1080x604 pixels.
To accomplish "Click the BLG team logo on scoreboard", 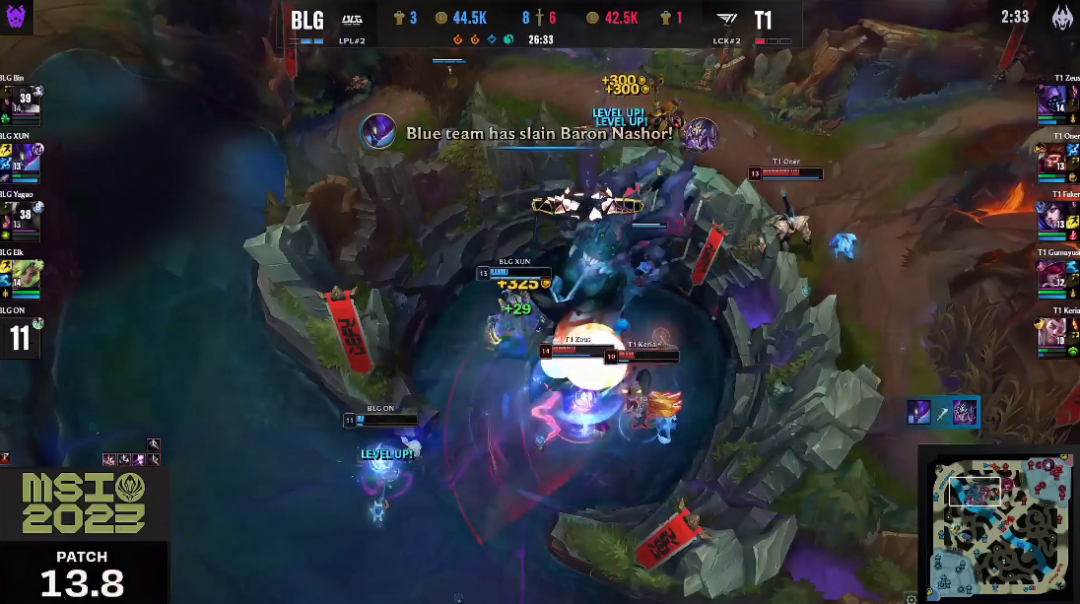I will 352,19.
